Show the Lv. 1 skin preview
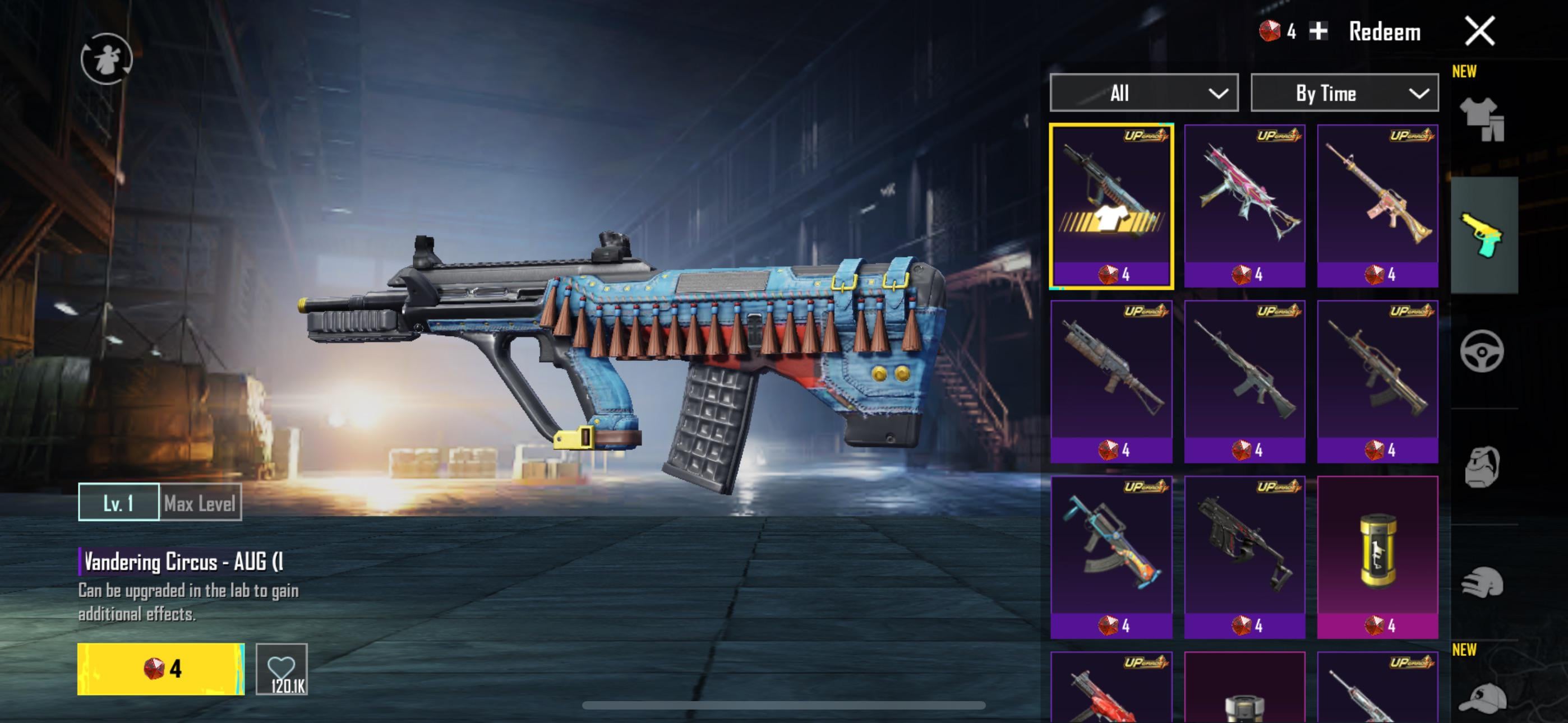This screenshot has width=1568, height=723. (x=119, y=503)
